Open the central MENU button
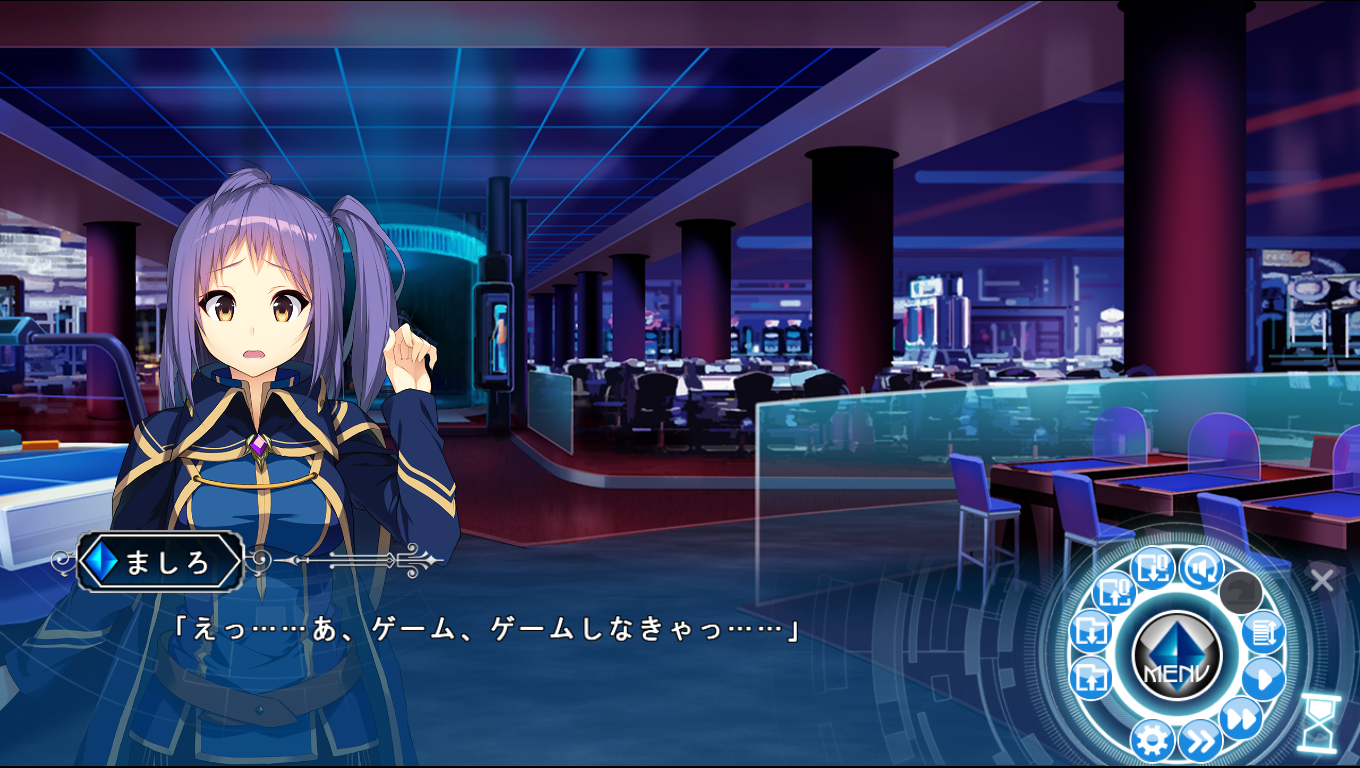This screenshot has width=1360, height=768. pyautogui.click(x=1176, y=657)
